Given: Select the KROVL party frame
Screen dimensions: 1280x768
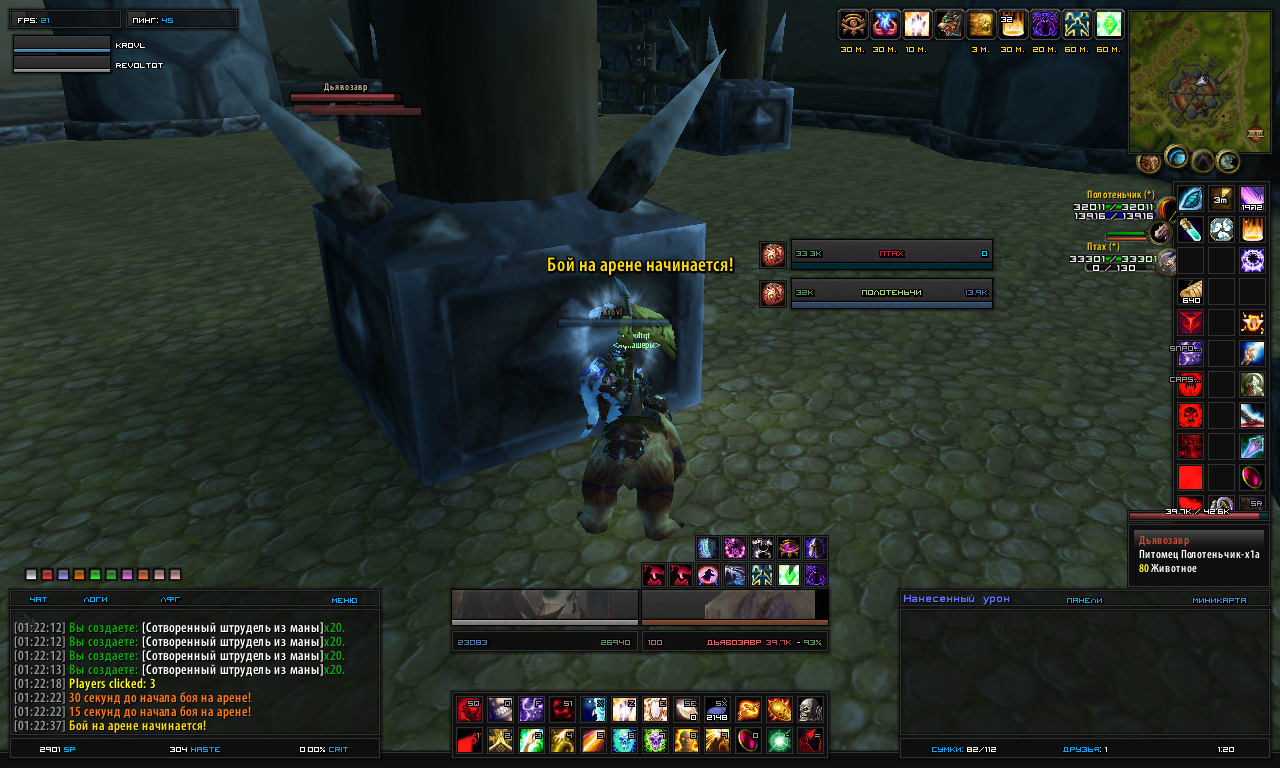Looking at the screenshot, I should [62, 45].
